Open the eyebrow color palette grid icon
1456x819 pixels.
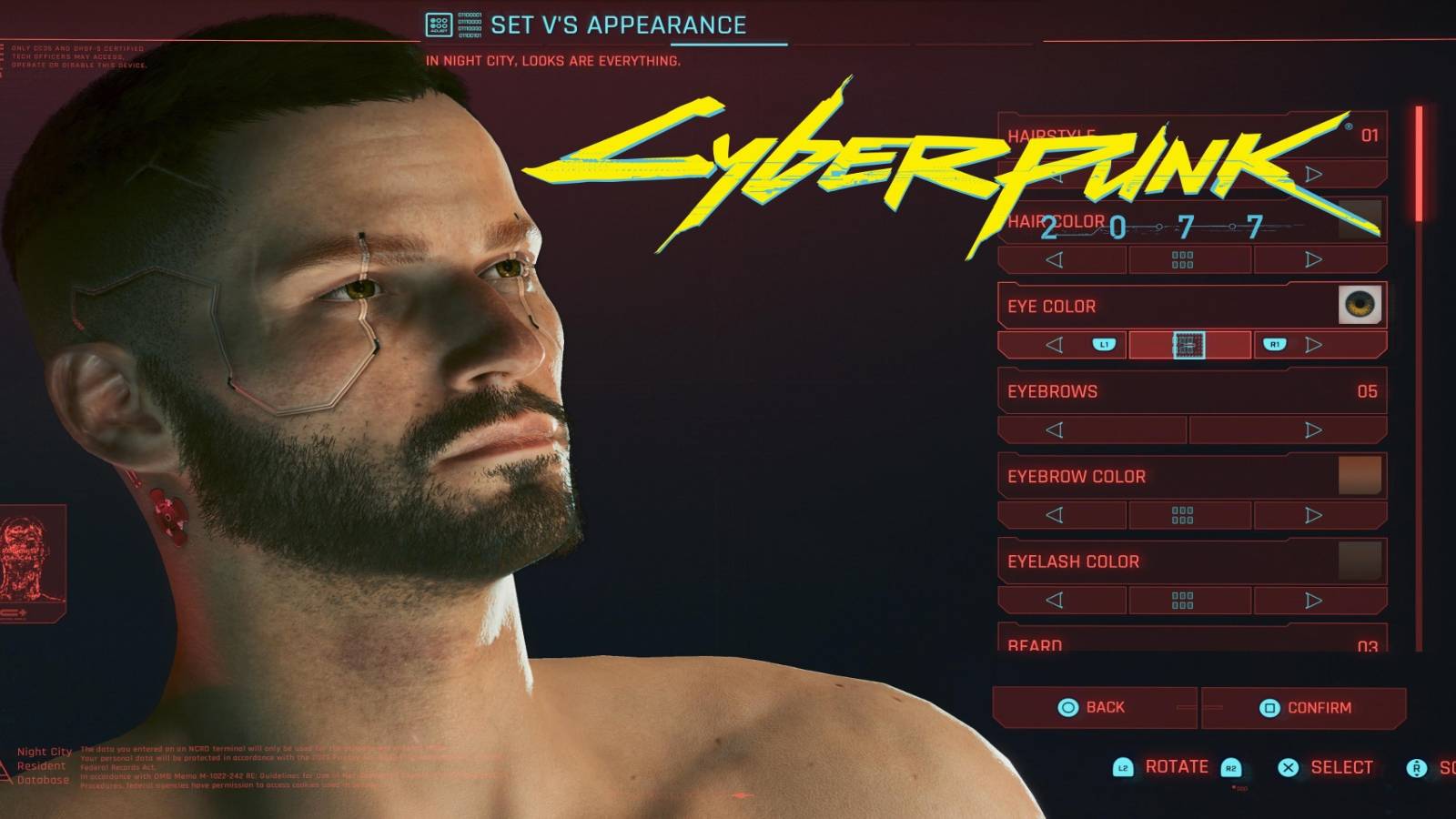(1182, 514)
